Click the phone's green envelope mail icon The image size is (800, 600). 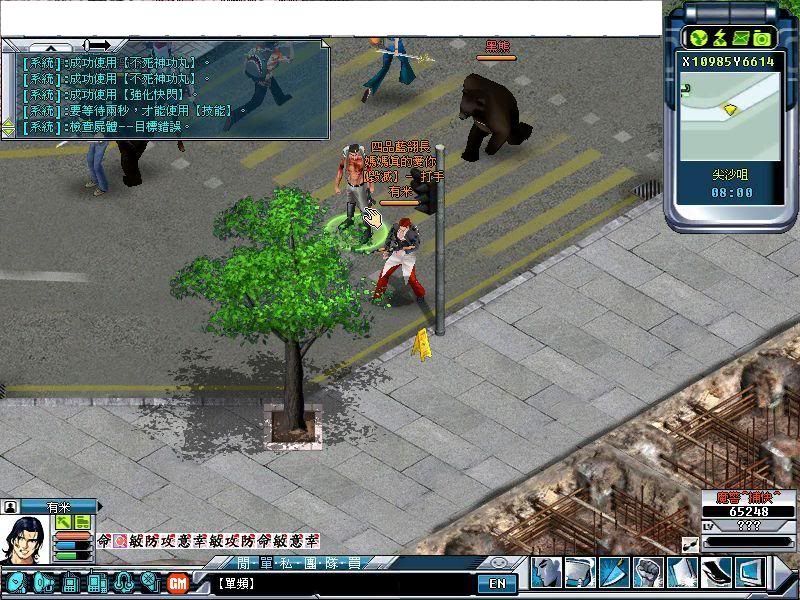tap(741, 38)
